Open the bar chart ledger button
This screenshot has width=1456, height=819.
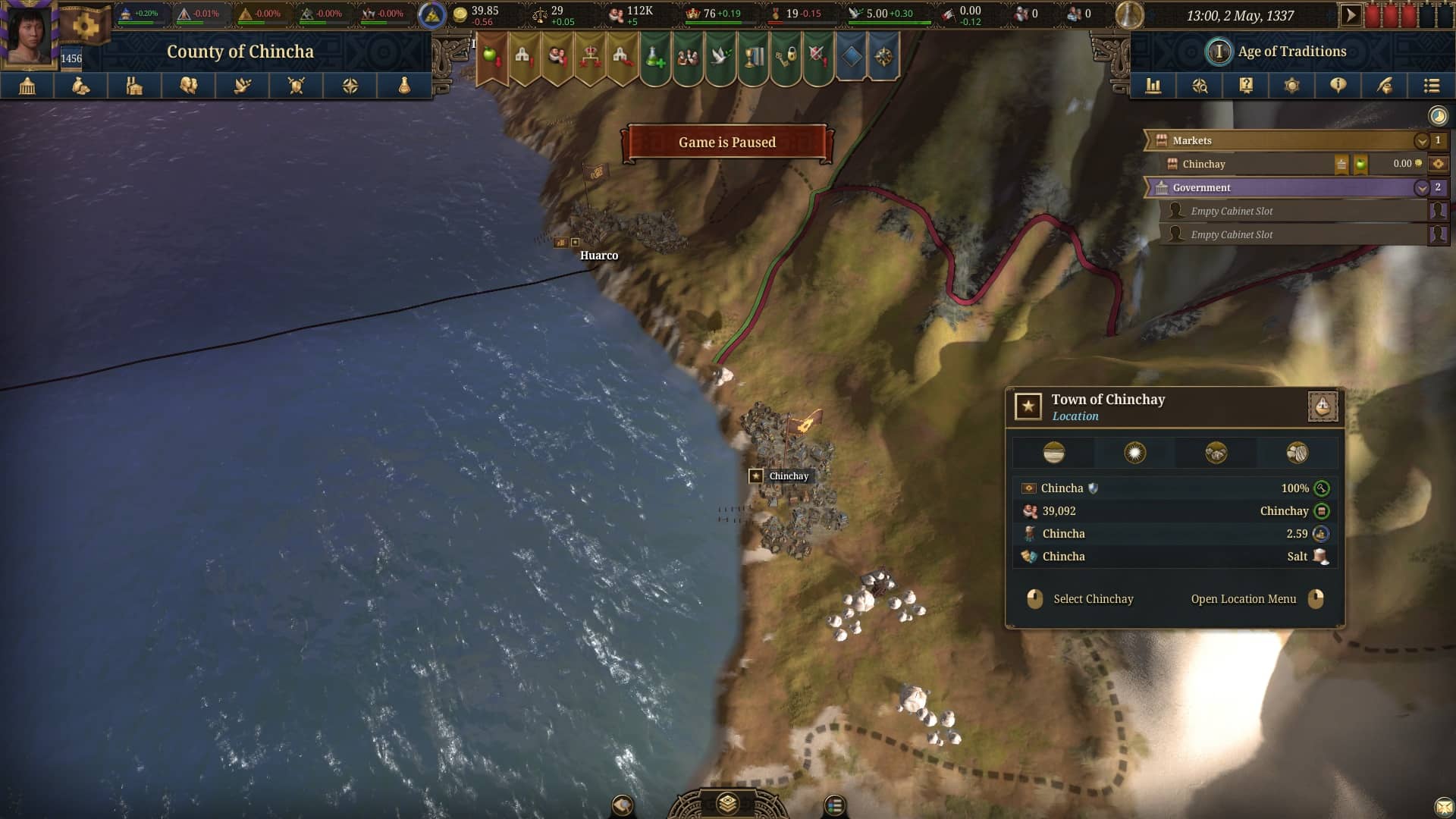(x=1153, y=86)
